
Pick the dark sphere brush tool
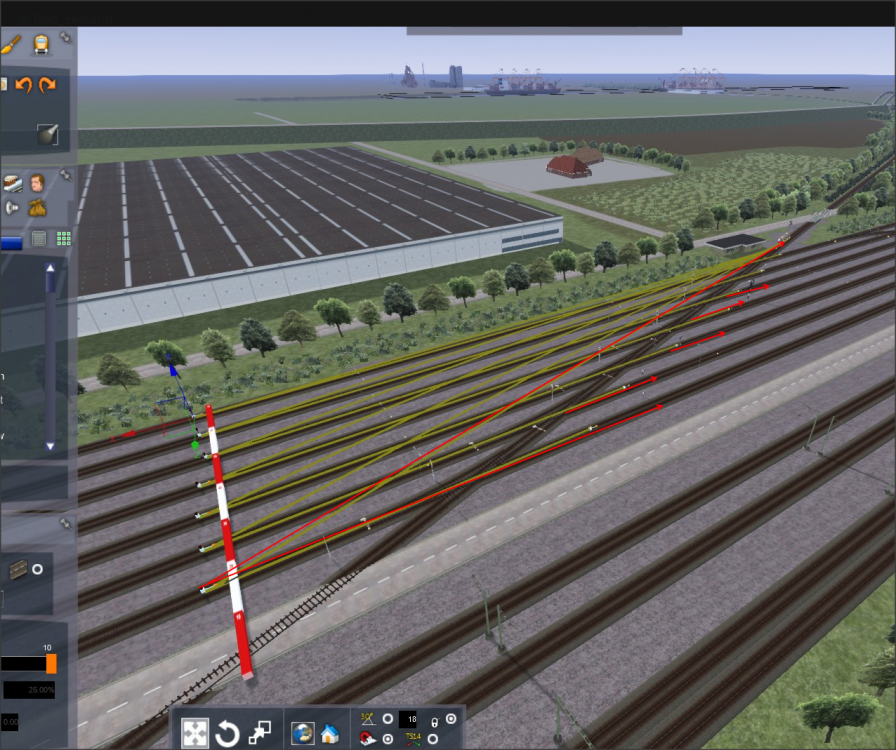pyautogui.click(x=46, y=132)
